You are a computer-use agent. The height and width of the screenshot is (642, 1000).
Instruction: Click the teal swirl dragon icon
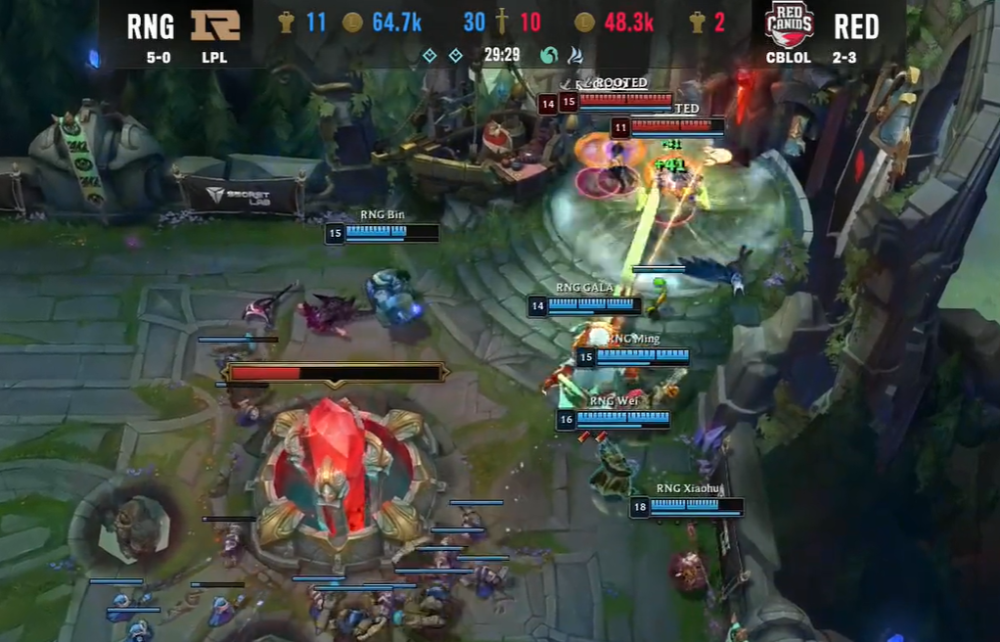(549, 55)
